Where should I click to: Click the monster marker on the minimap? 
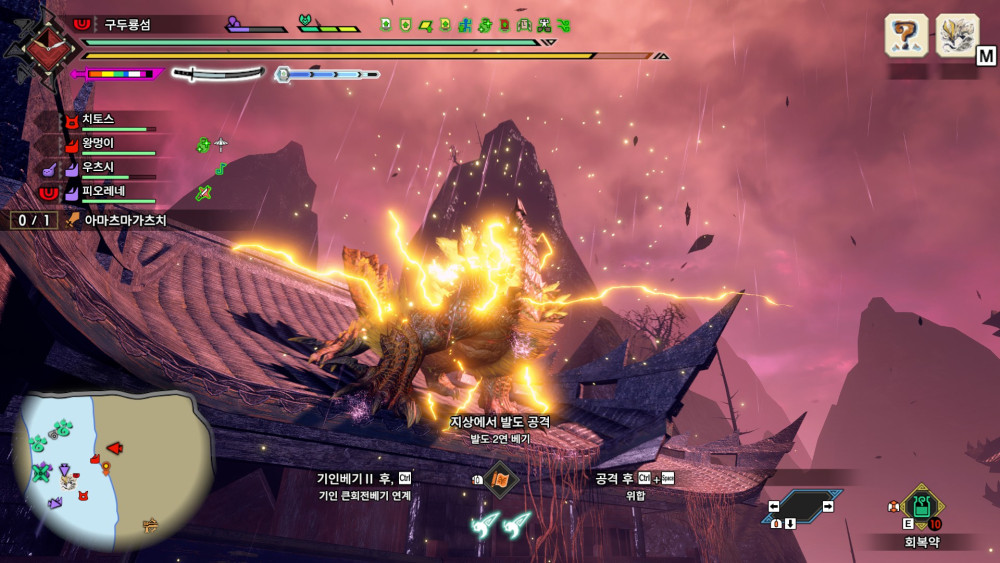114,448
